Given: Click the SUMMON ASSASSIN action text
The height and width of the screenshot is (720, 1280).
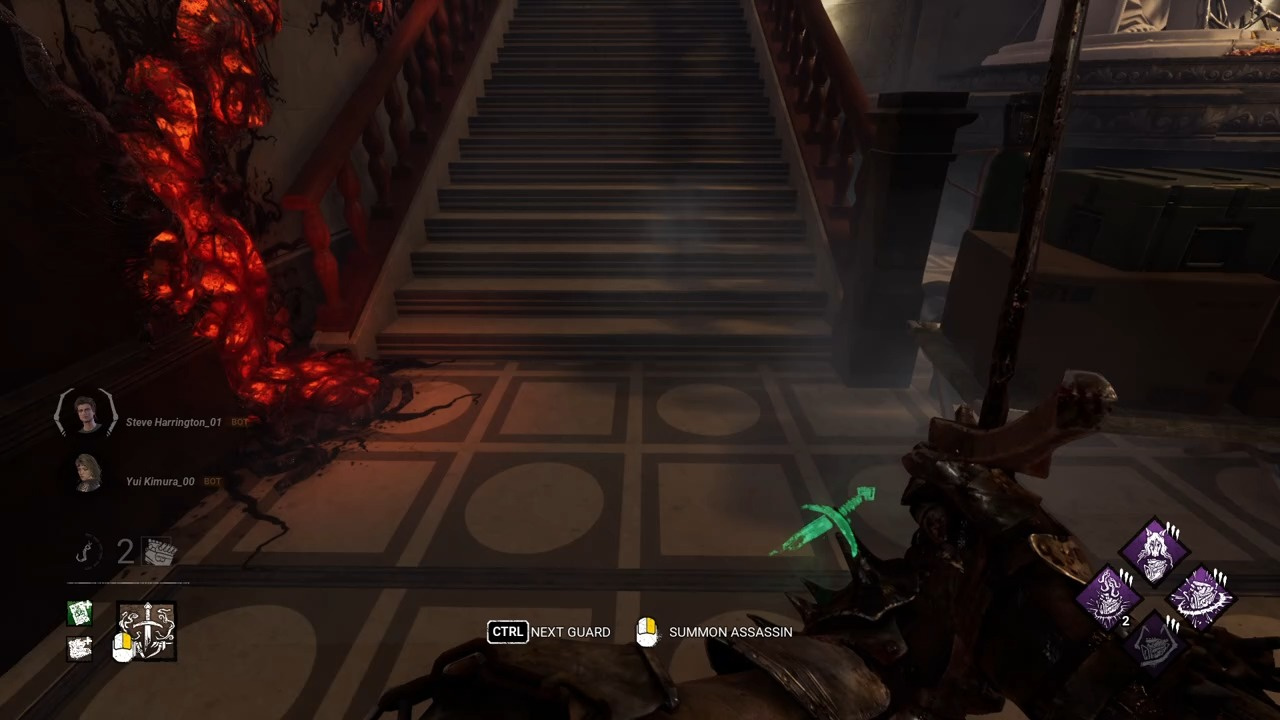Looking at the screenshot, I should [x=730, y=631].
